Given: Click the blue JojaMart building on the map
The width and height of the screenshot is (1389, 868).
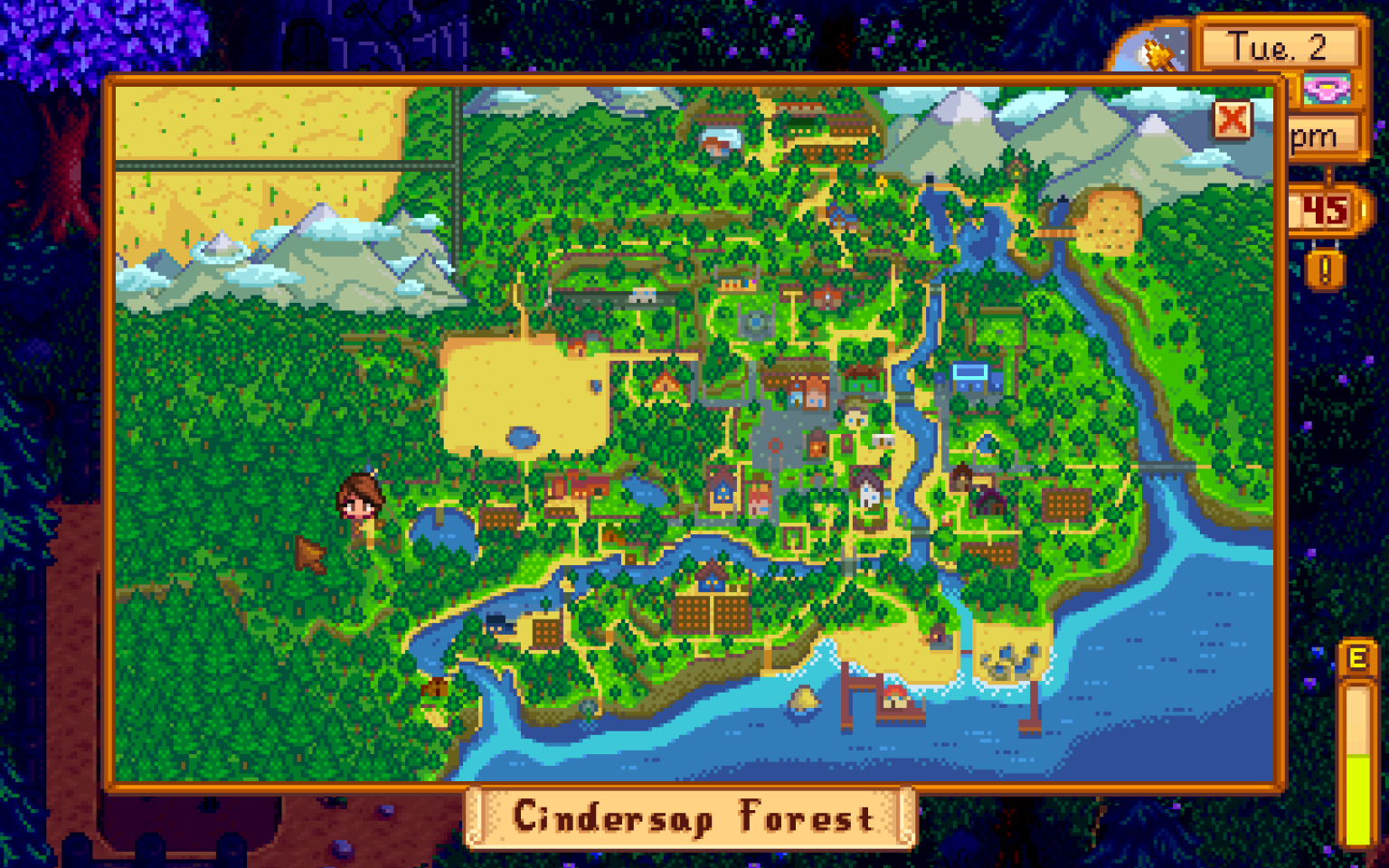Looking at the screenshot, I should pyautogui.click(x=970, y=375).
